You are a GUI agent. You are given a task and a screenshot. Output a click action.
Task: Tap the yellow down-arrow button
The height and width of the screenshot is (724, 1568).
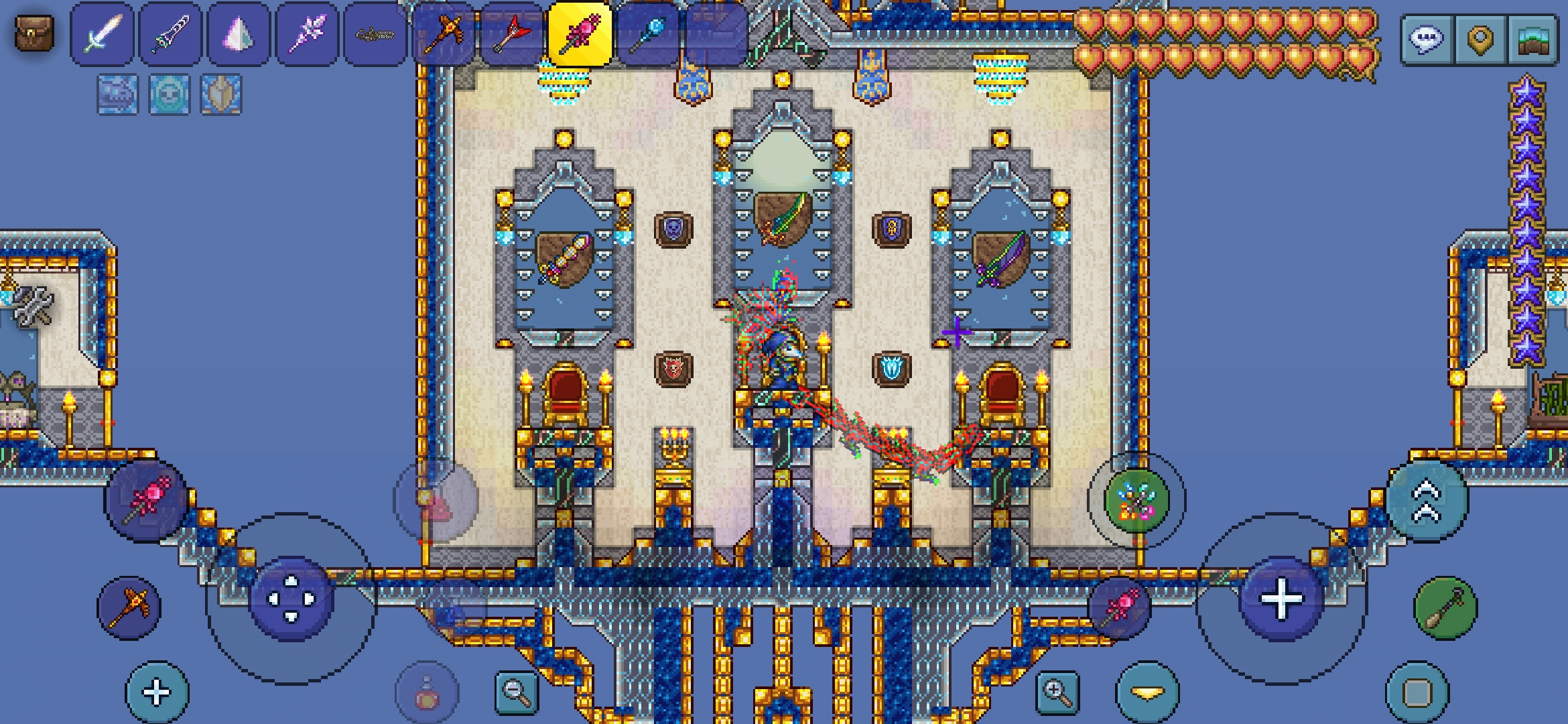pyautogui.click(x=1147, y=693)
